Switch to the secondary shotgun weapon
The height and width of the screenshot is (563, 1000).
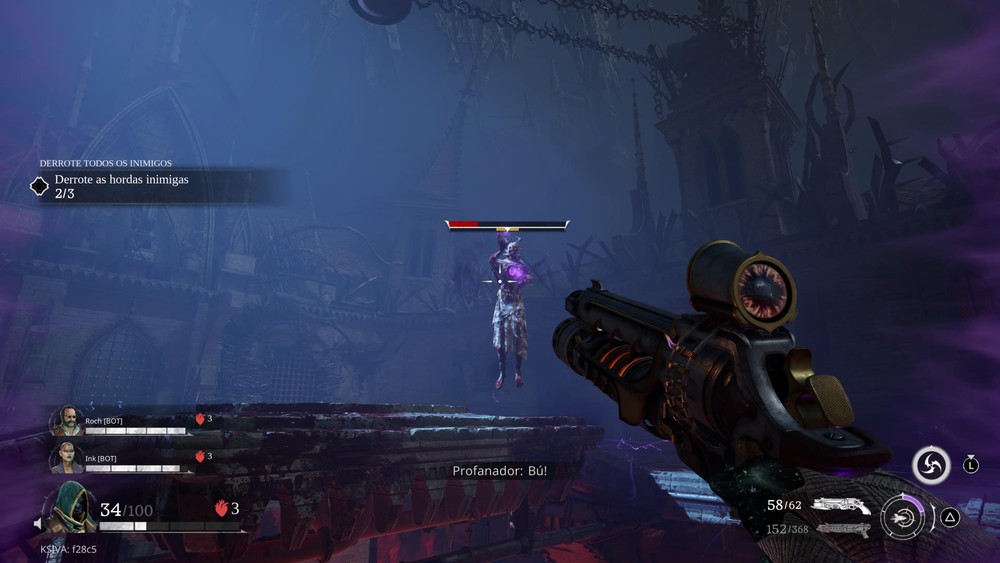point(842,529)
